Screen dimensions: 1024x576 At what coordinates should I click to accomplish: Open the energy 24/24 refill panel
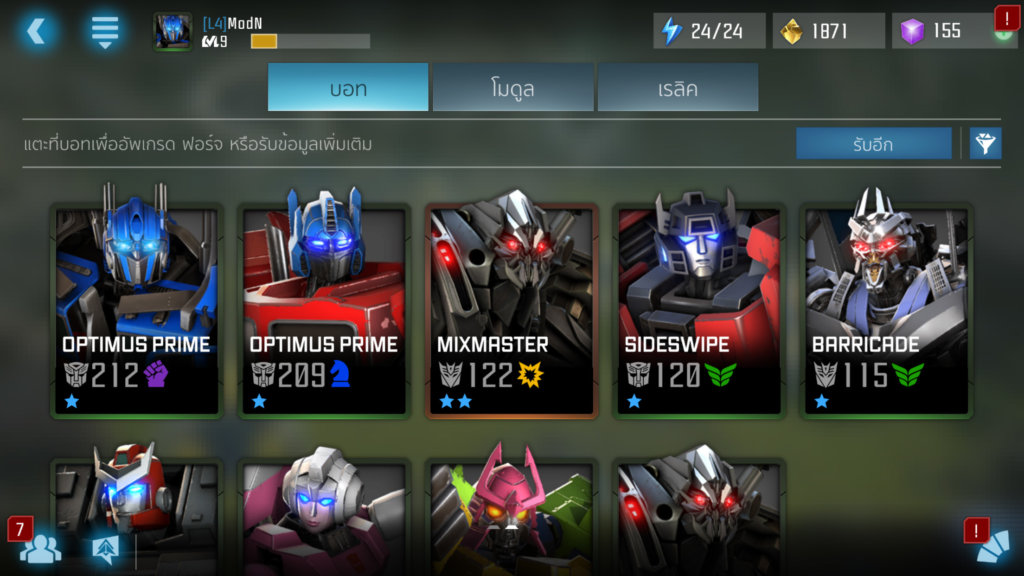pyautogui.click(x=709, y=31)
